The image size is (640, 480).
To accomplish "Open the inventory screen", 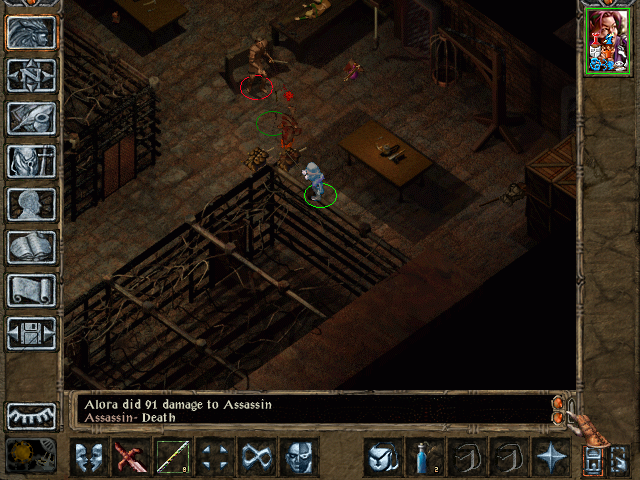I will 32,161.
